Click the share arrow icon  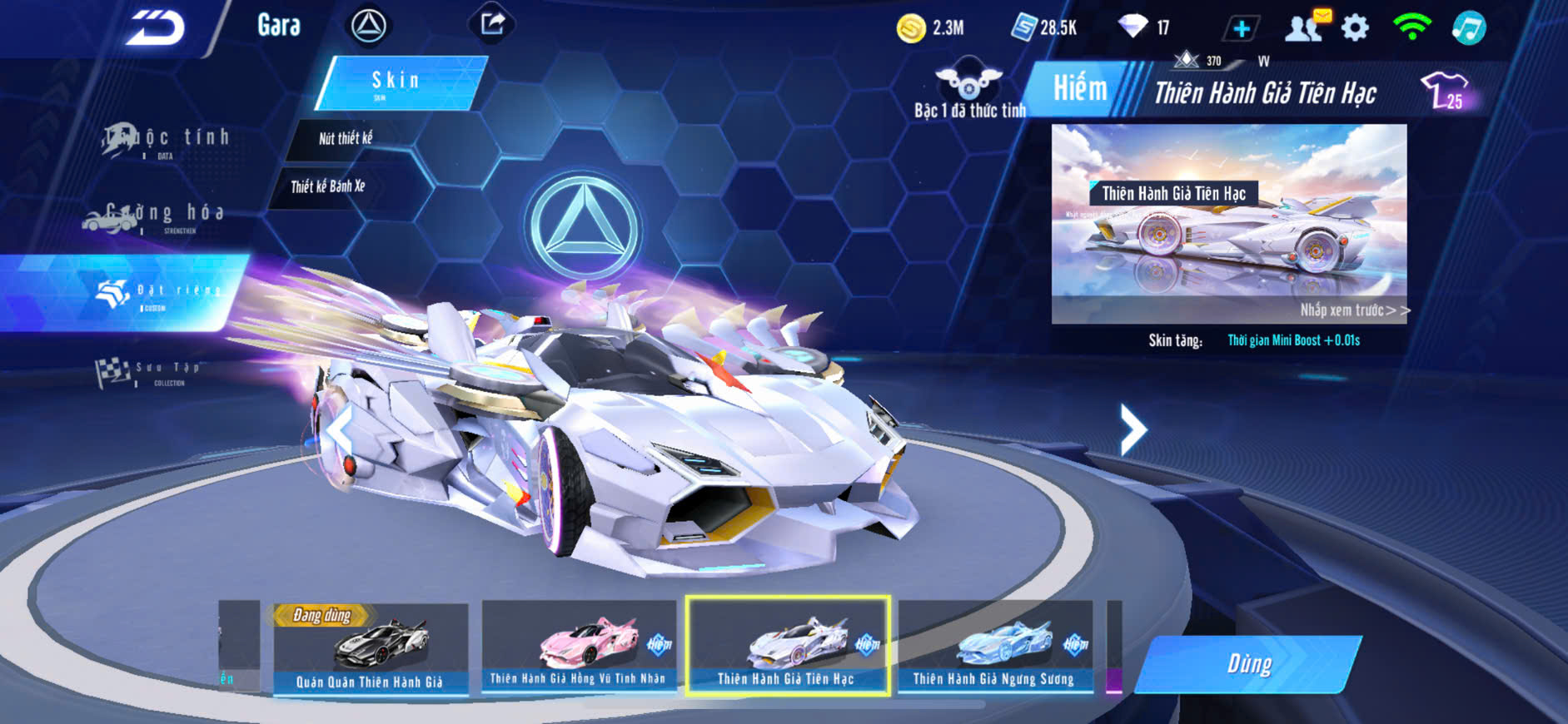[492, 24]
